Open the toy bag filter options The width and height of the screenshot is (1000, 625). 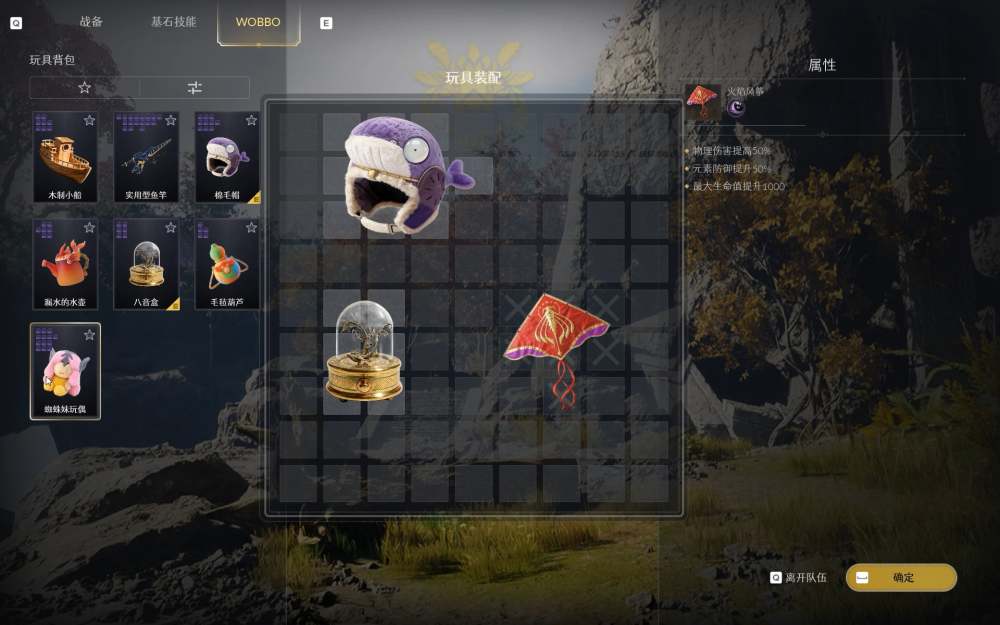point(195,88)
